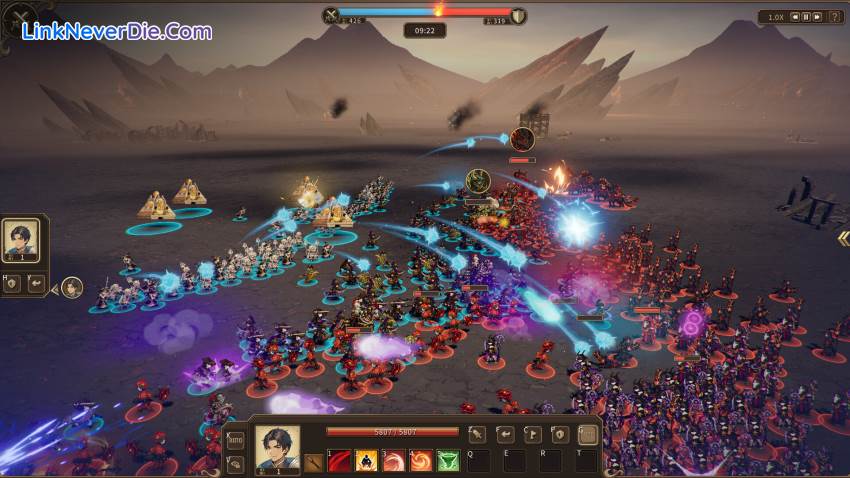Activate the golden silhouette skill
This screenshot has height=478, width=850.
pos(366,461)
